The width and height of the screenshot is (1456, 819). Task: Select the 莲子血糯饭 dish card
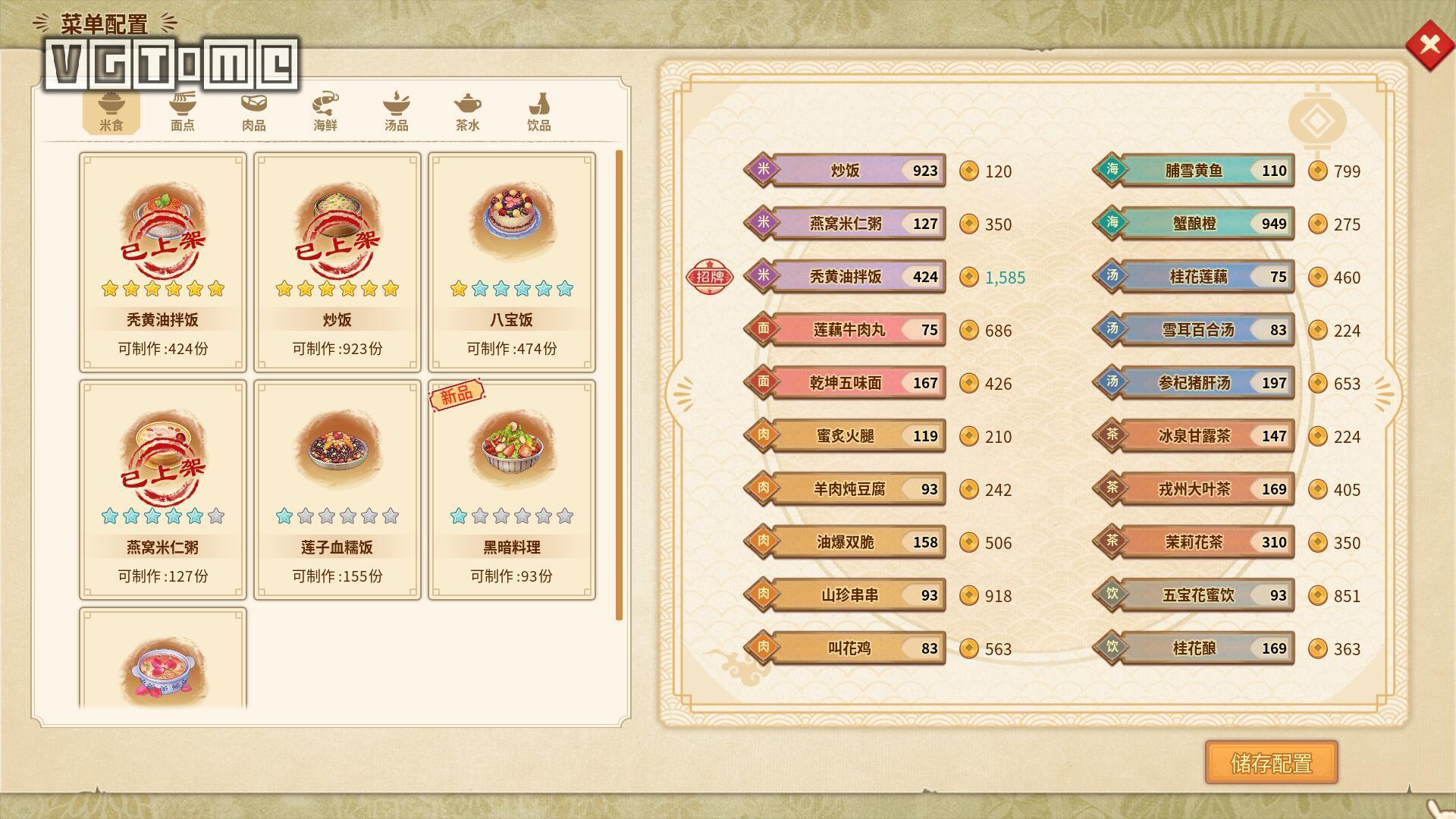[x=337, y=489]
